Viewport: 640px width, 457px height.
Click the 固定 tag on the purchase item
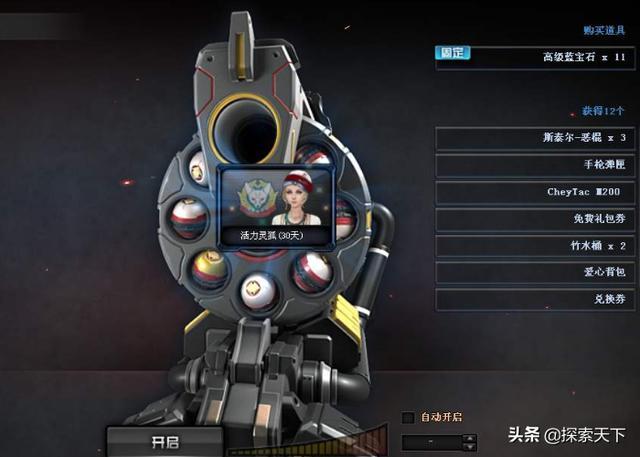pyautogui.click(x=451, y=53)
